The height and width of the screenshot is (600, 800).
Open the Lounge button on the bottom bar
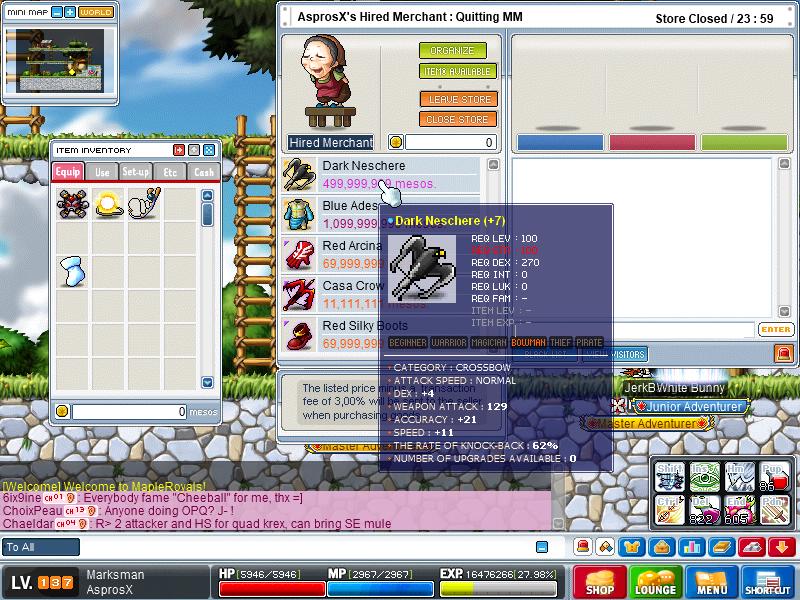click(x=656, y=582)
